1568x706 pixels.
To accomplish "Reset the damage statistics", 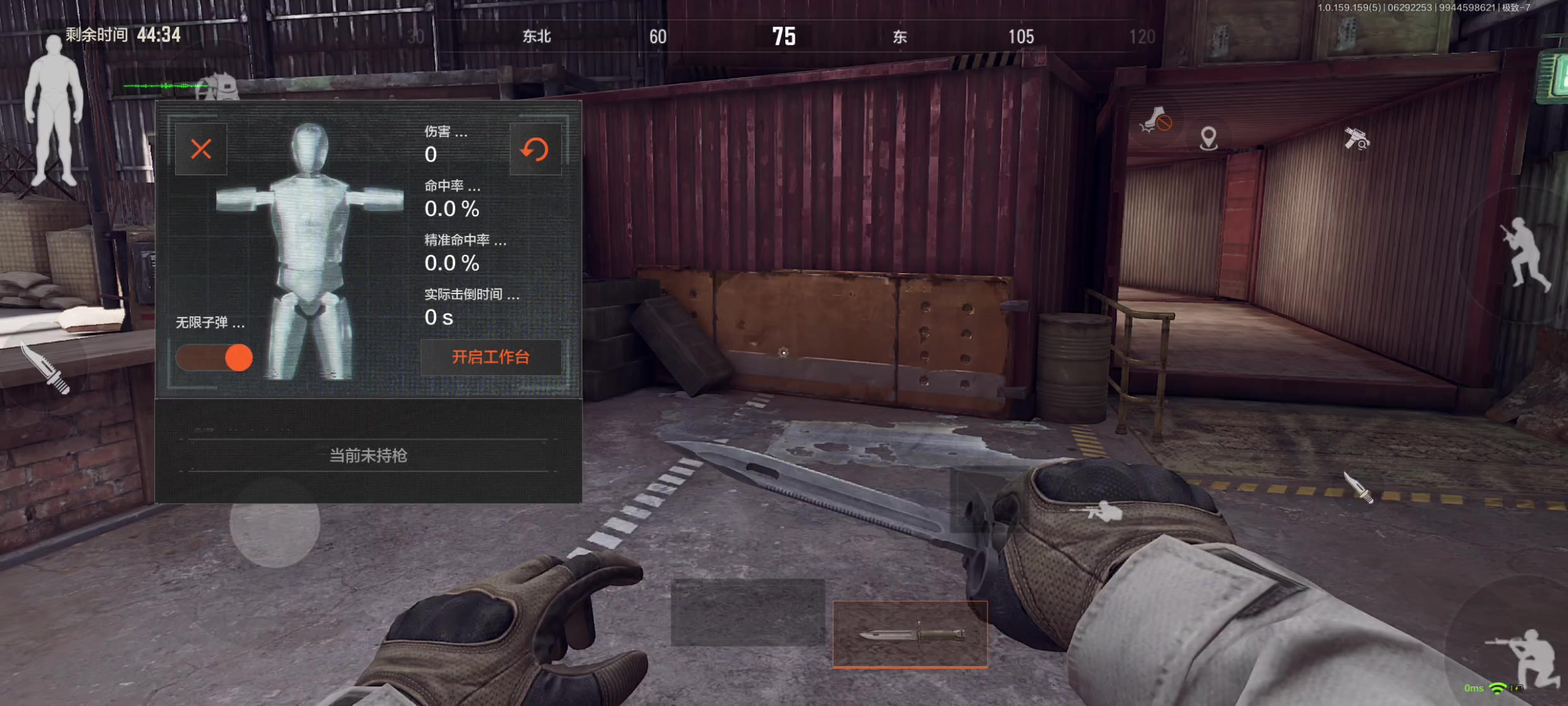I will click(535, 149).
